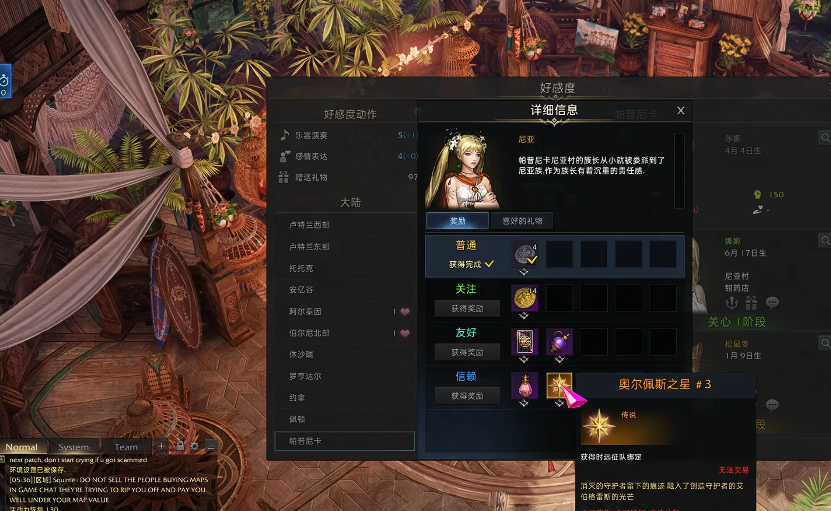Add a new chat tab

(161, 446)
